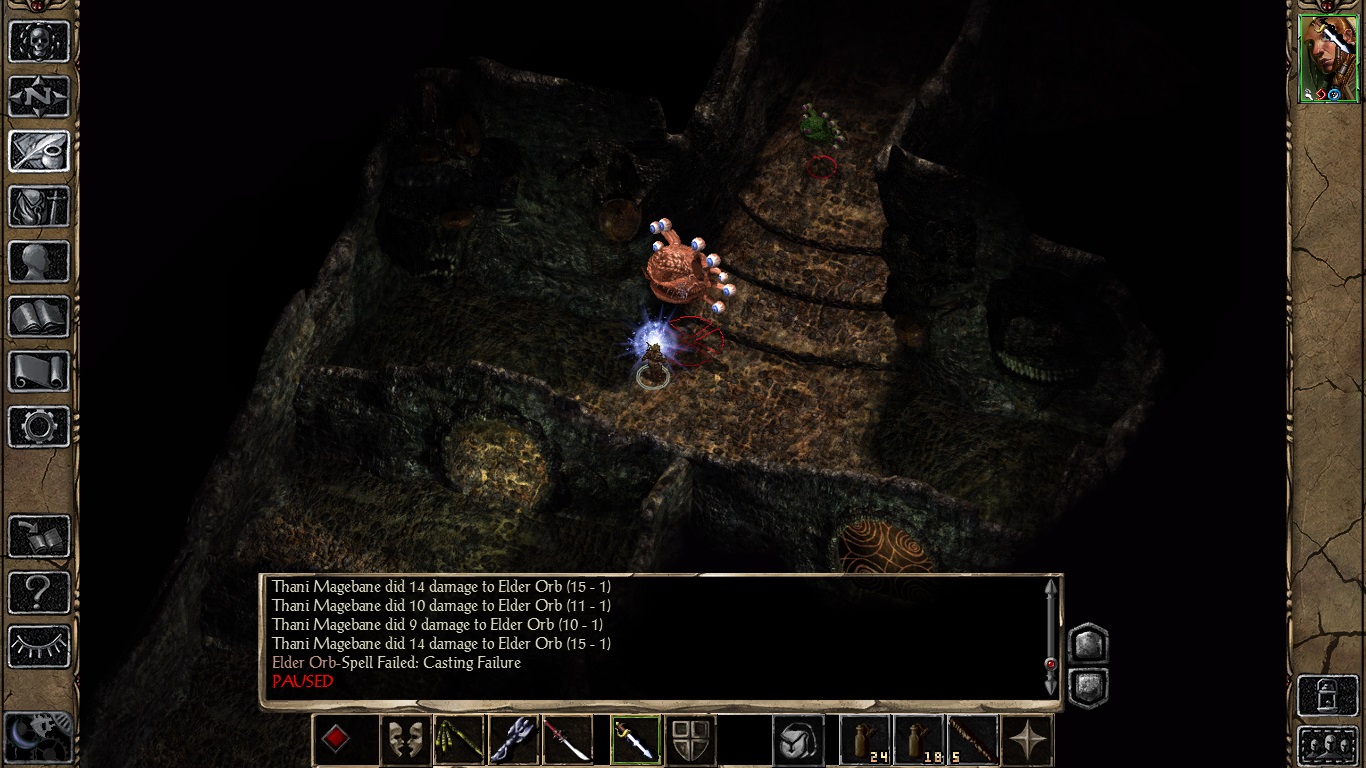Click the quick save book button
The width and height of the screenshot is (1366, 768).
click(x=39, y=536)
